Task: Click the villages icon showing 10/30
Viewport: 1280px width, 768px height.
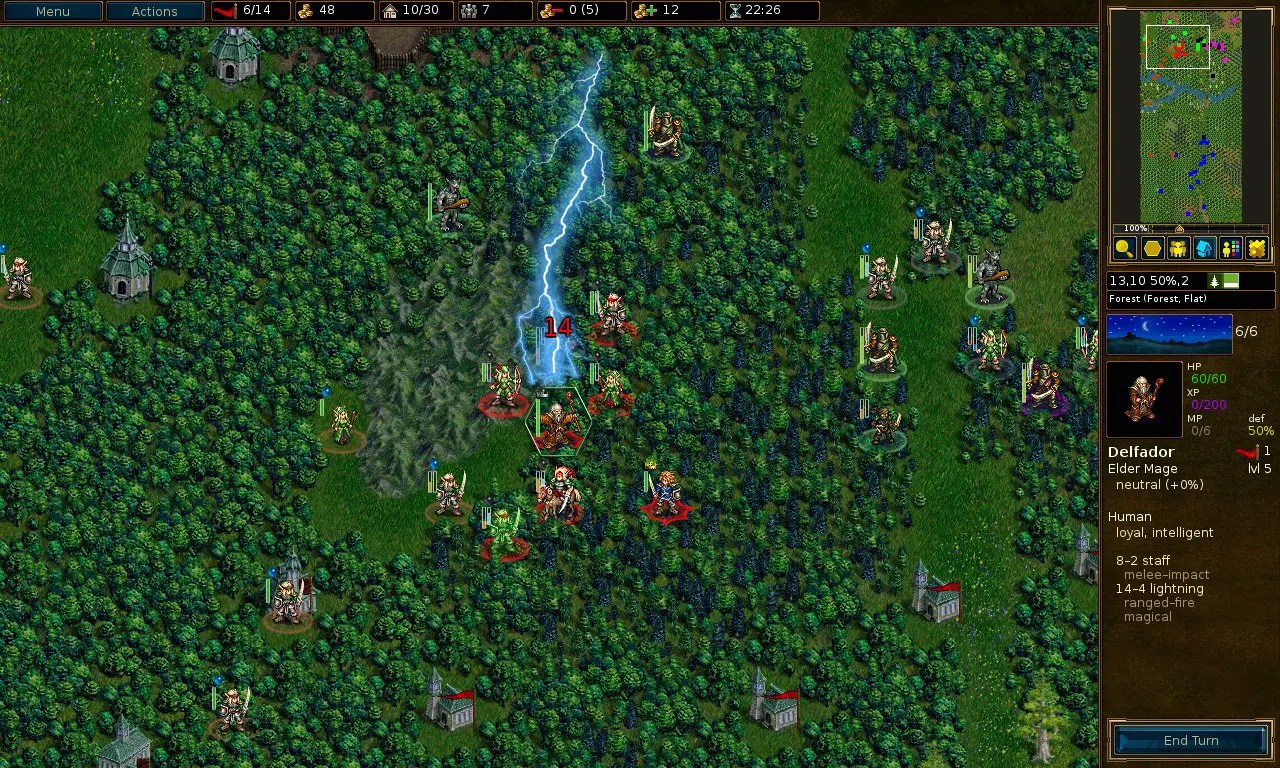Action: pyautogui.click(x=391, y=11)
